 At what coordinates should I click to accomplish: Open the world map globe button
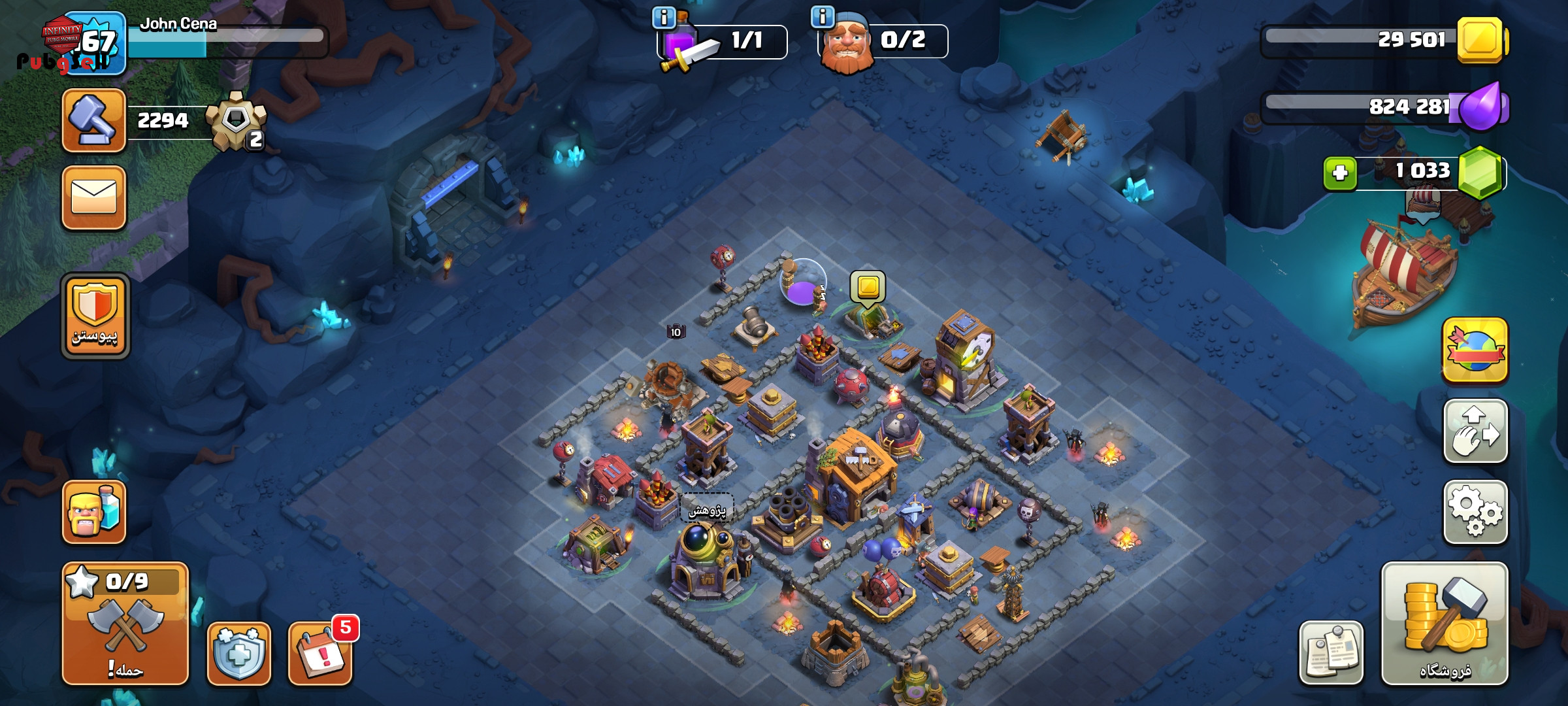1475,350
